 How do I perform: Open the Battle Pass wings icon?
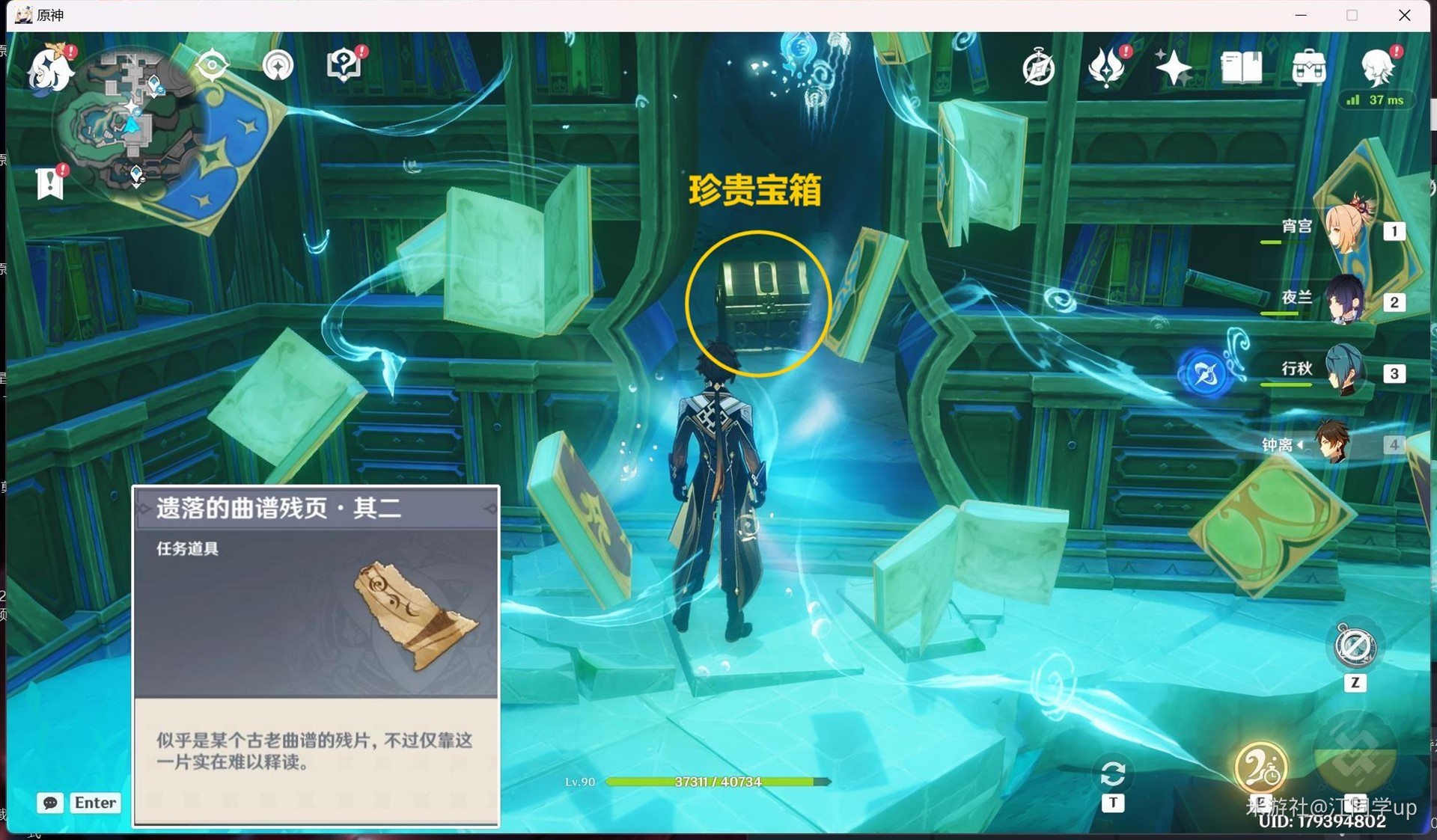point(1107,67)
